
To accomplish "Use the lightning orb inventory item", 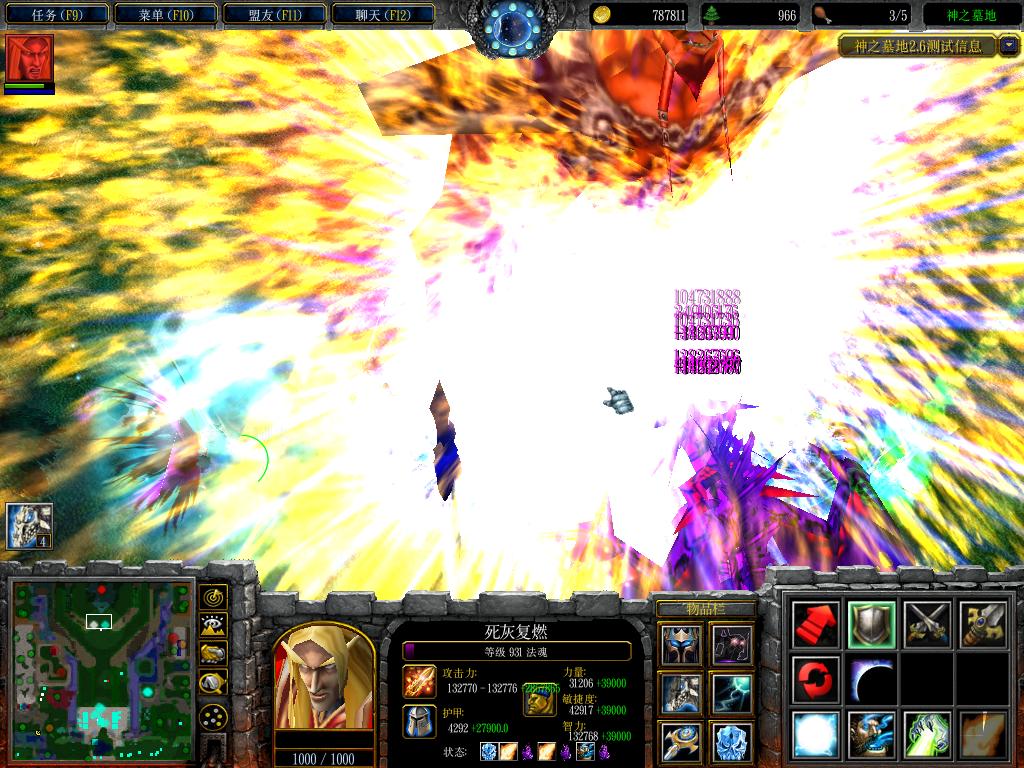I will coord(733,693).
